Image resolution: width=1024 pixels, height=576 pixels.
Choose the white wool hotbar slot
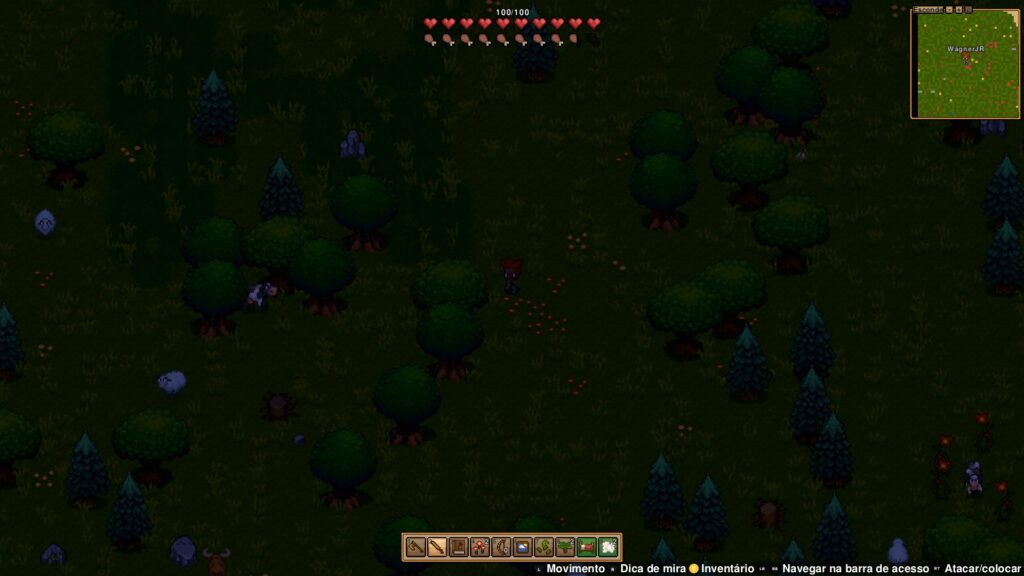tap(608, 547)
